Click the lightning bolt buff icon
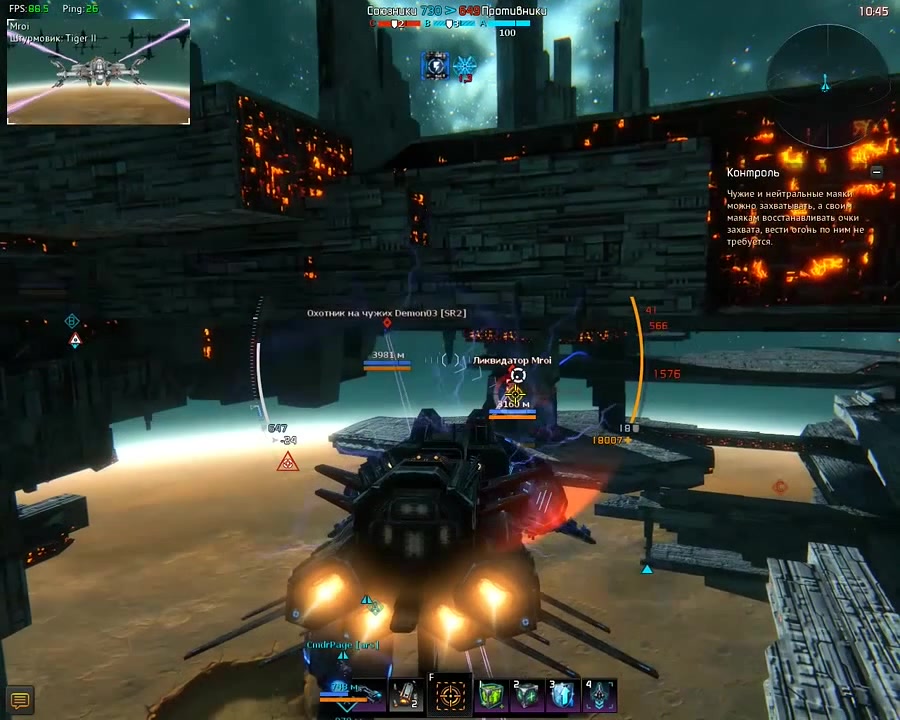Viewport: 900px width, 720px height. (435, 67)
